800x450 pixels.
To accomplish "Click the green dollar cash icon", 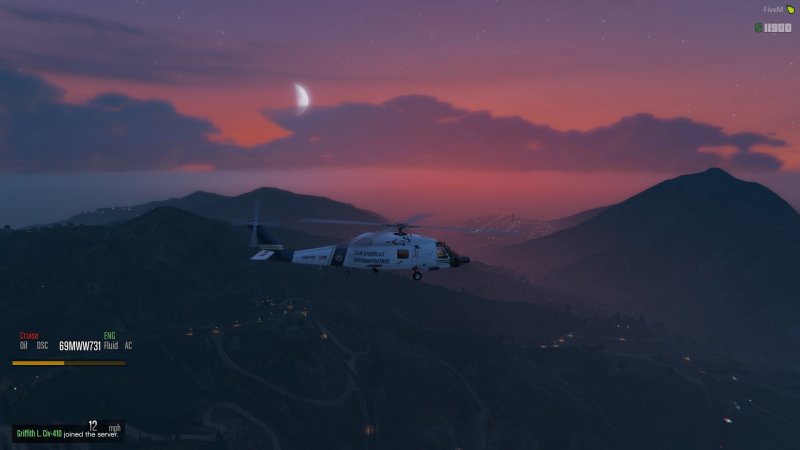I will point(759,27).
